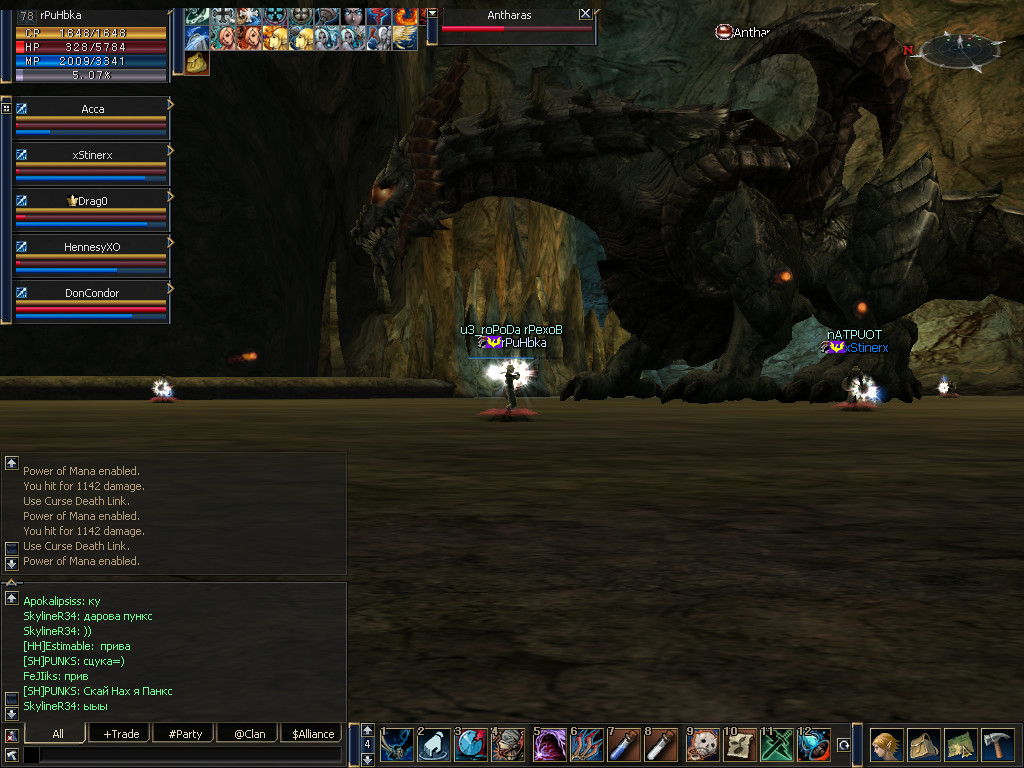The width and height of the screenshot is (1024, 768).
Task: Select party member xStinerx in party list
Action: pos(92,155)
